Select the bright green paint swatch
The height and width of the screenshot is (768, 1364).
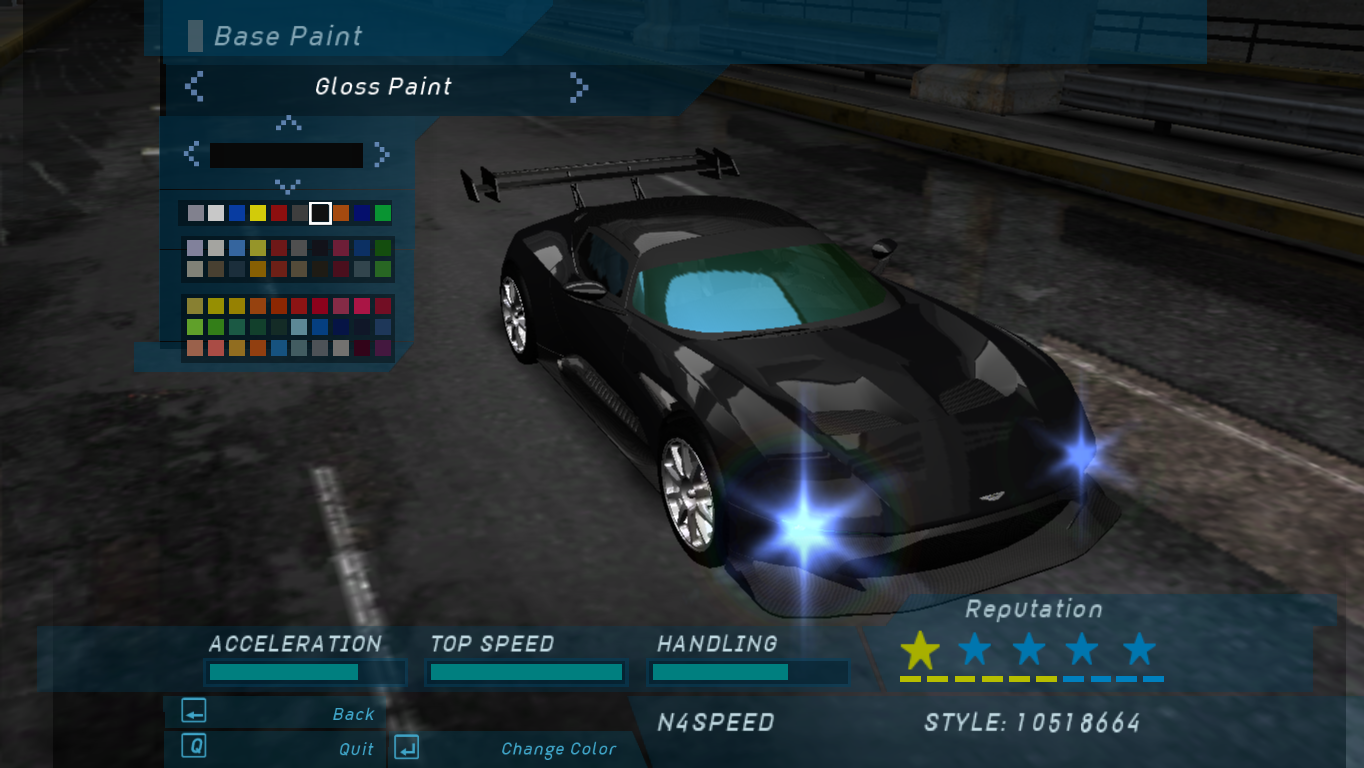tap(383, 213)
